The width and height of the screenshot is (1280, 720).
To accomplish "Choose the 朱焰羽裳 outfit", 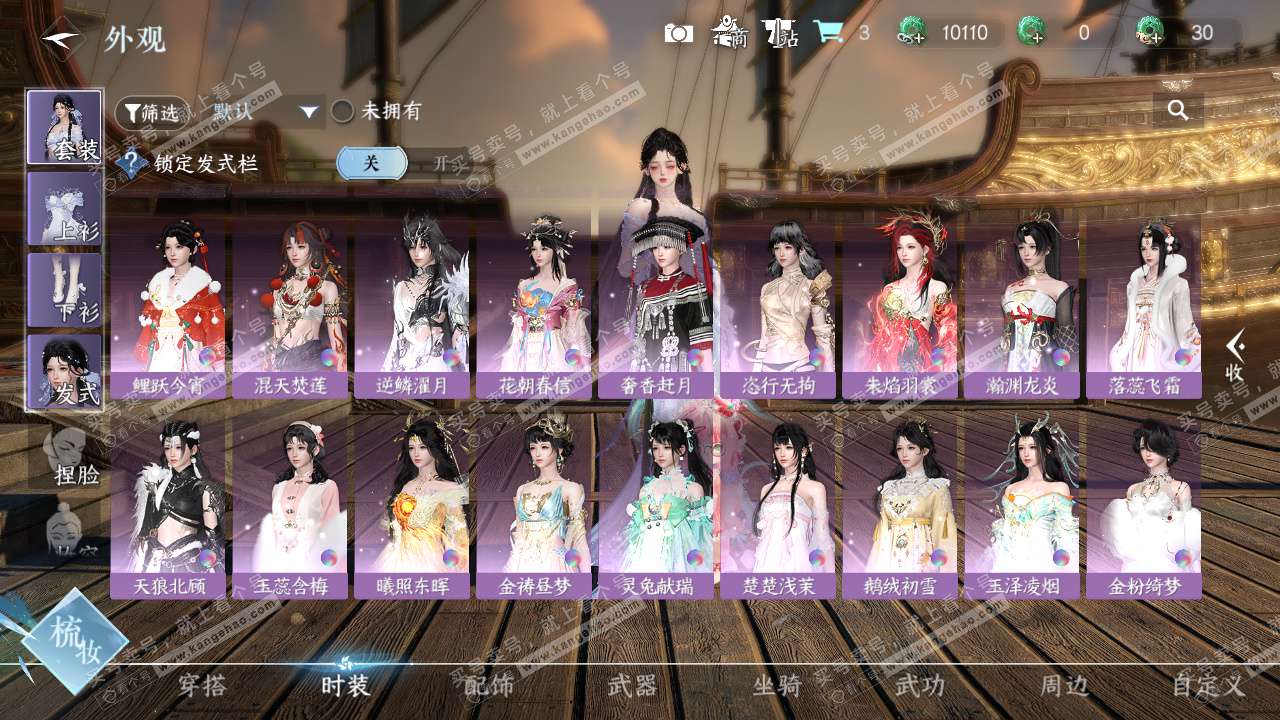I will pyautogui.click(x=900, y=308).
